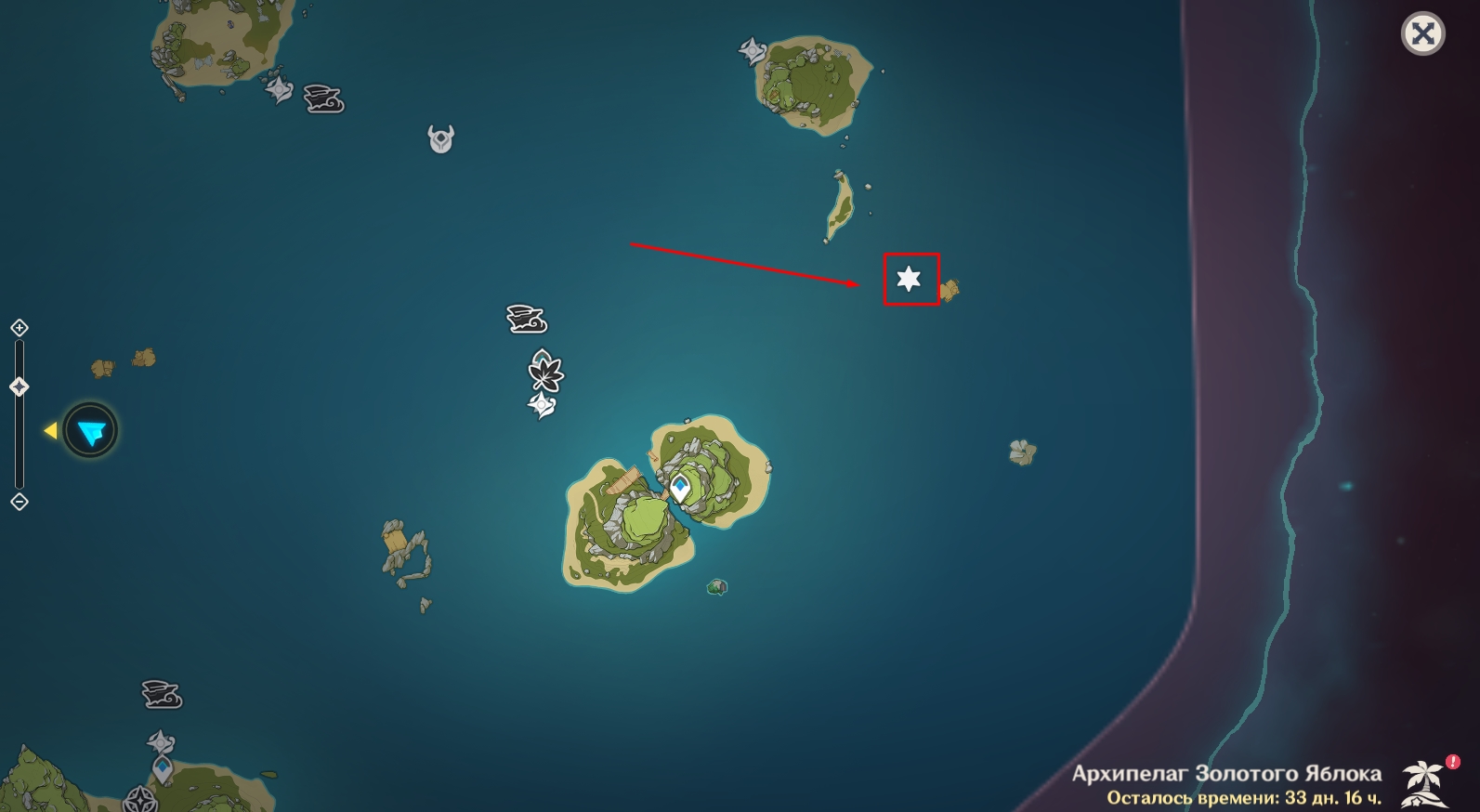Screen dimensions: 1480x812
Task: Select the teleport waypoint on the twin island
Action: pyautogui.click(x=680, y=486)
